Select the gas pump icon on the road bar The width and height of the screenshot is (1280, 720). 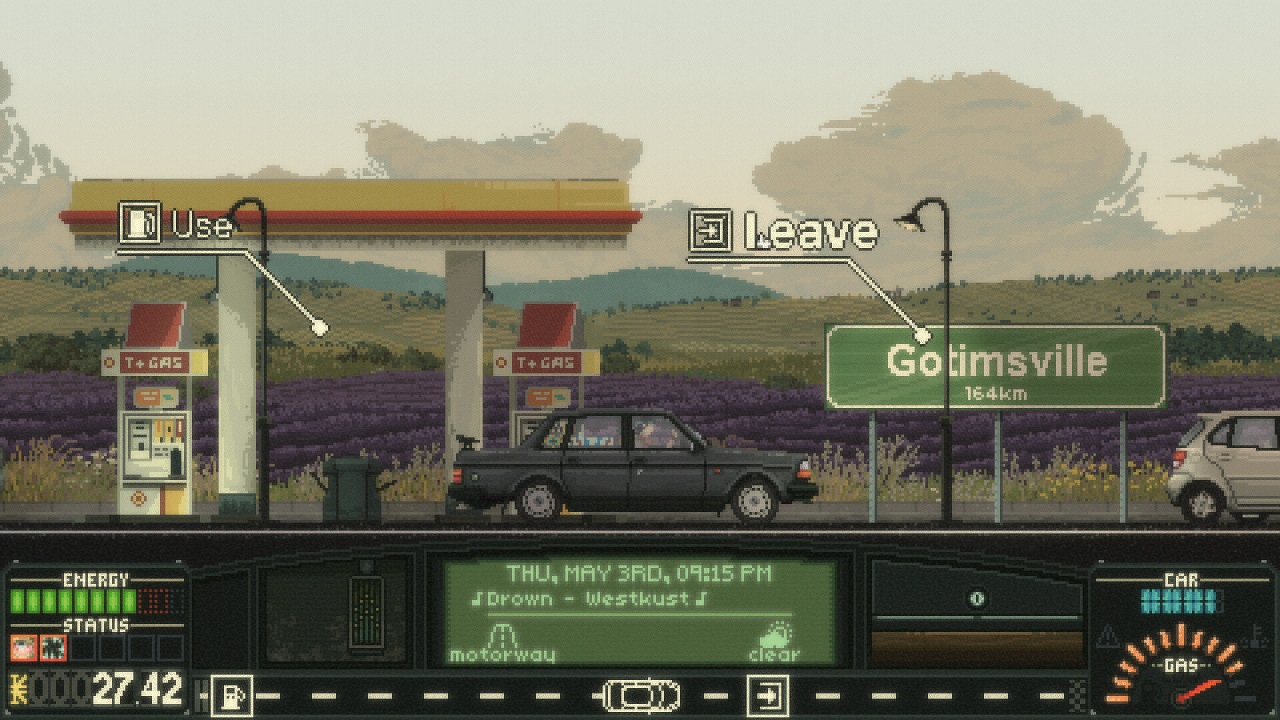pyautogui.click(x=232, y=695)
